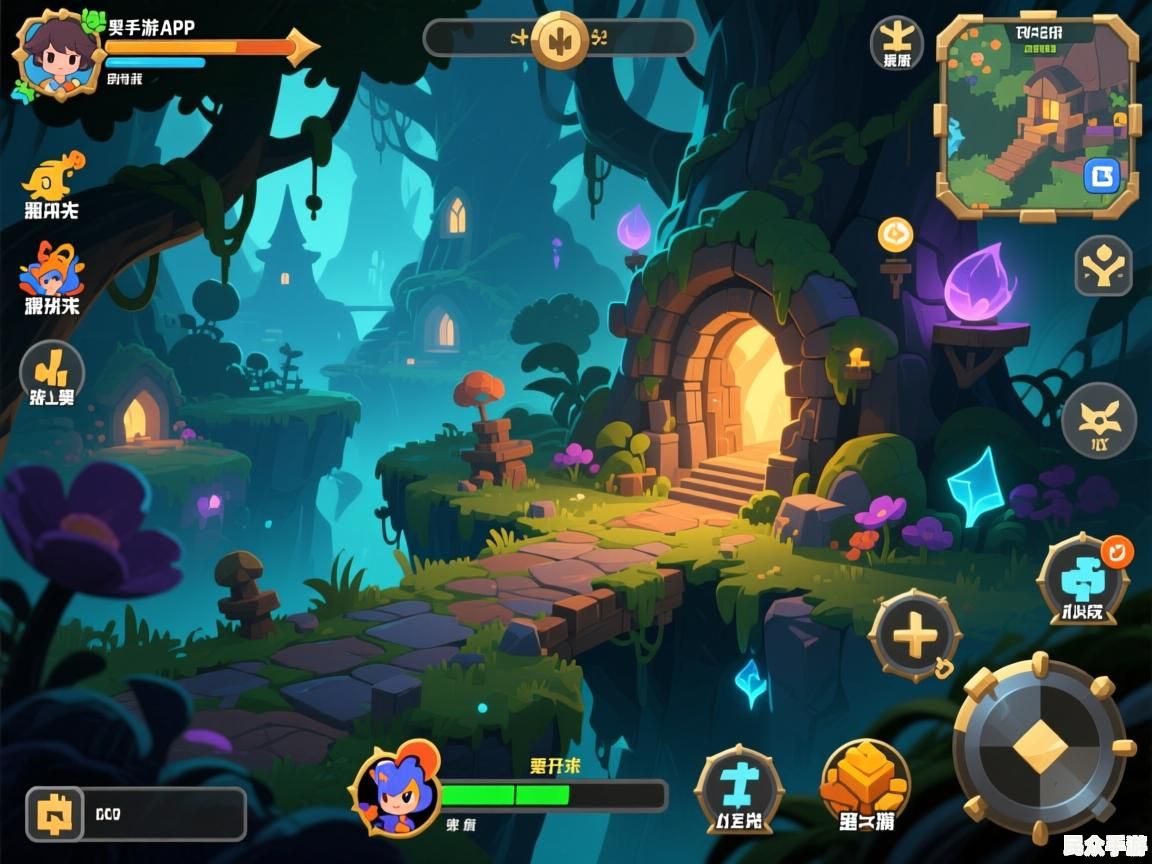The image size is (1152, 864).
Task: Open the minimap showing the cottage
Action: click(x=1037, y=115)
